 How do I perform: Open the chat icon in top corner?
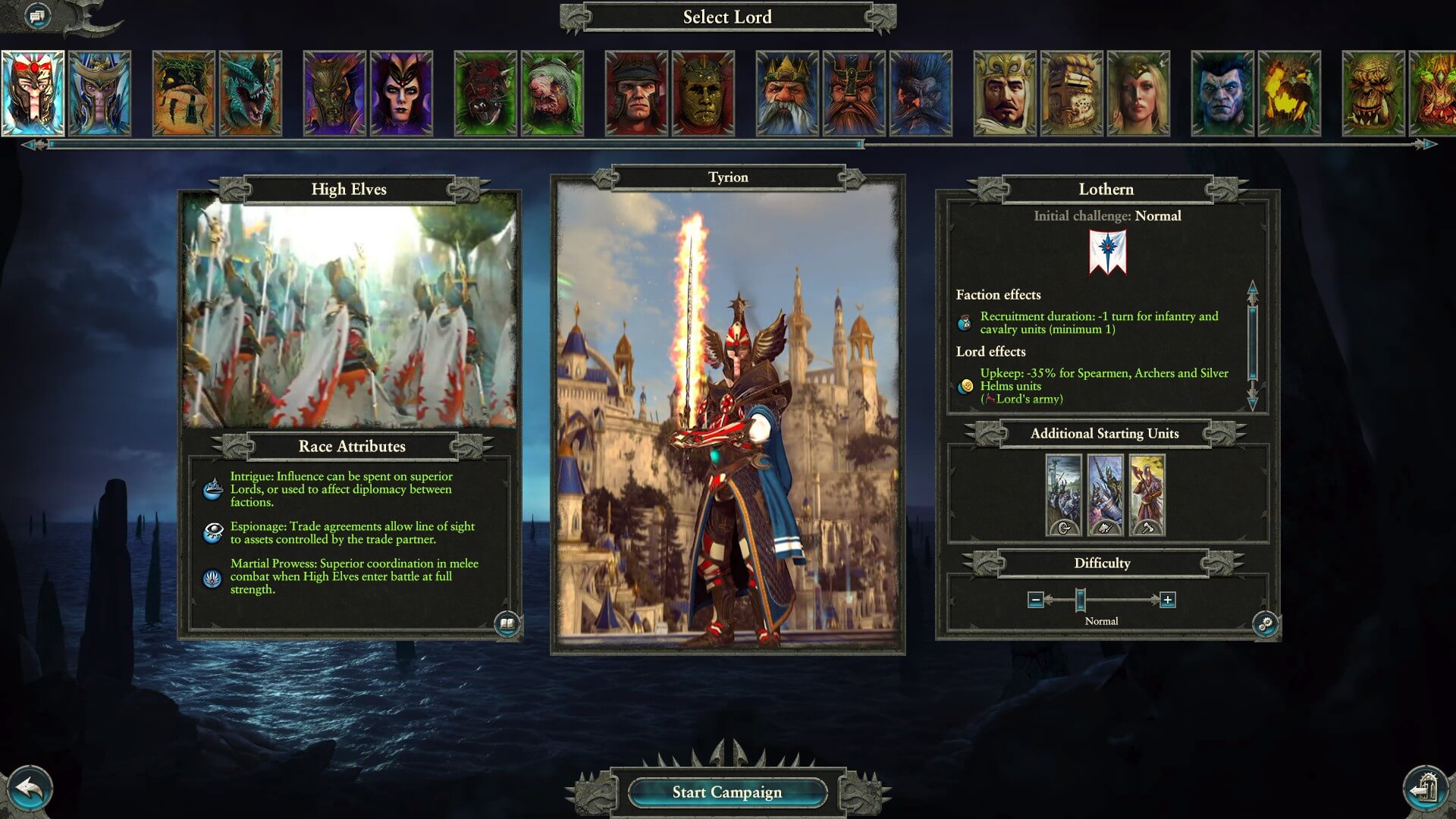point(36,15)
